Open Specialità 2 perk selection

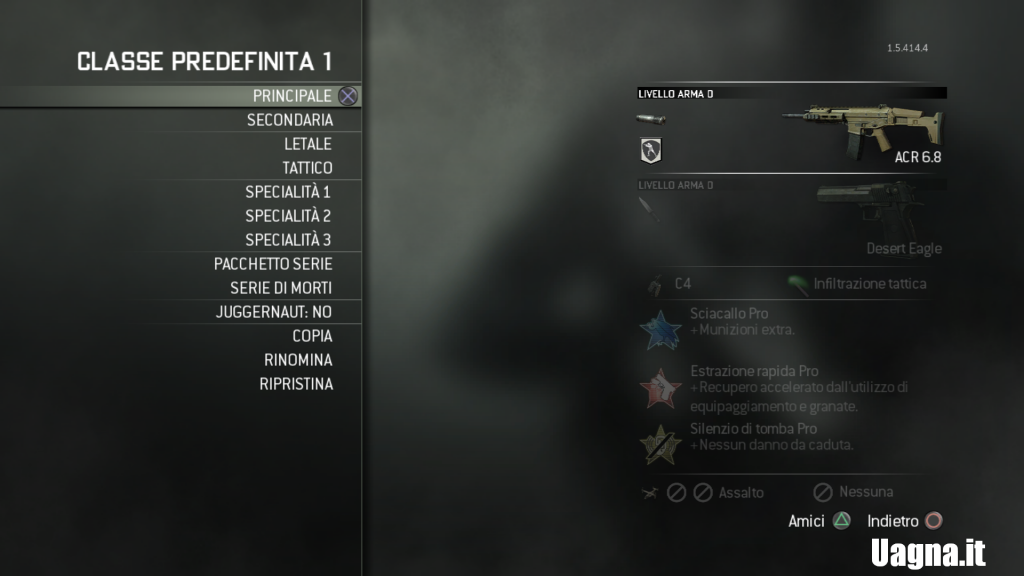(x=288, y=216)
